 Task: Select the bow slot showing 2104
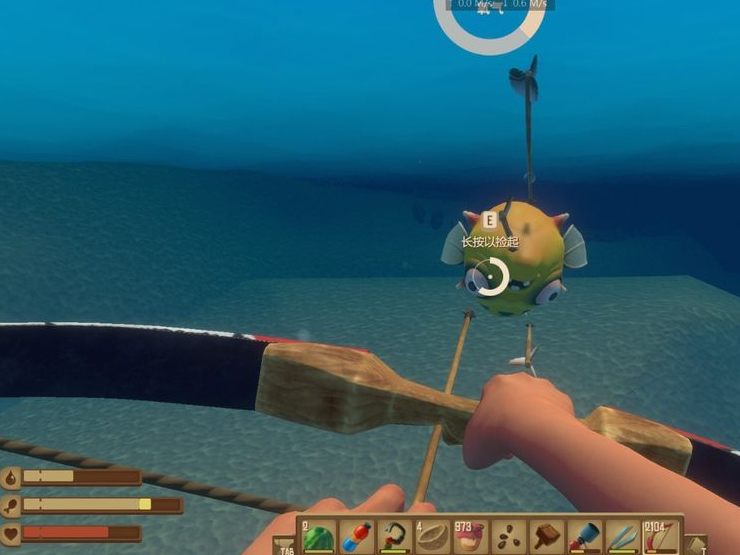pyautogui.click(x=661, y=536)
